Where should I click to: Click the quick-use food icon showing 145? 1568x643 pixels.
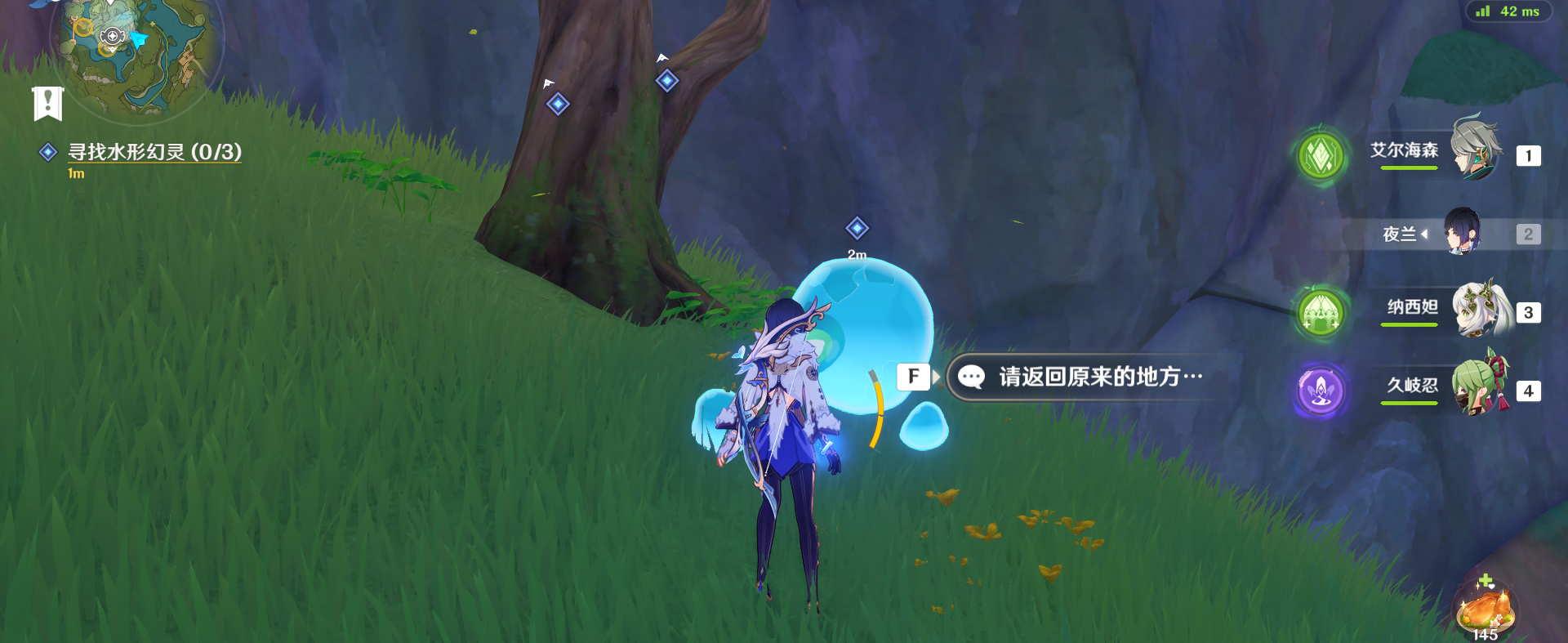click(x=1488, y=610)
